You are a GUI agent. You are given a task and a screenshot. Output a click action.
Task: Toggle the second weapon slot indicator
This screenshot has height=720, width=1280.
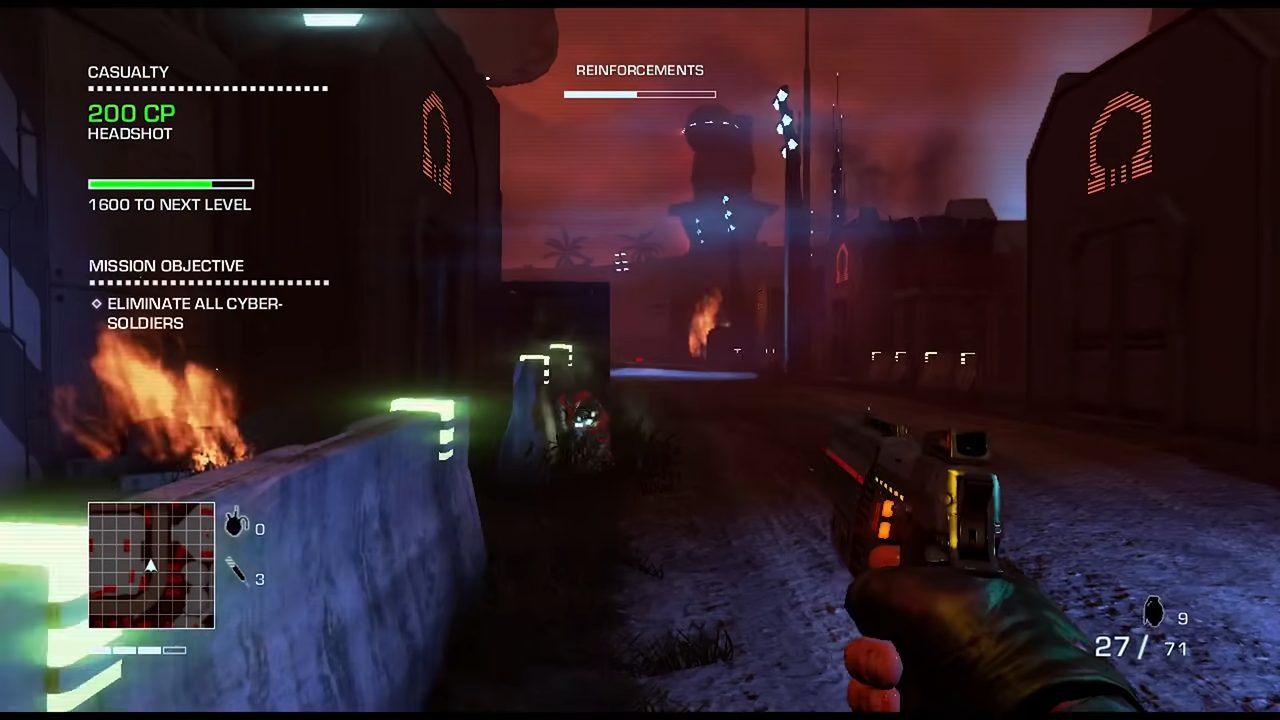coord(125,650)
